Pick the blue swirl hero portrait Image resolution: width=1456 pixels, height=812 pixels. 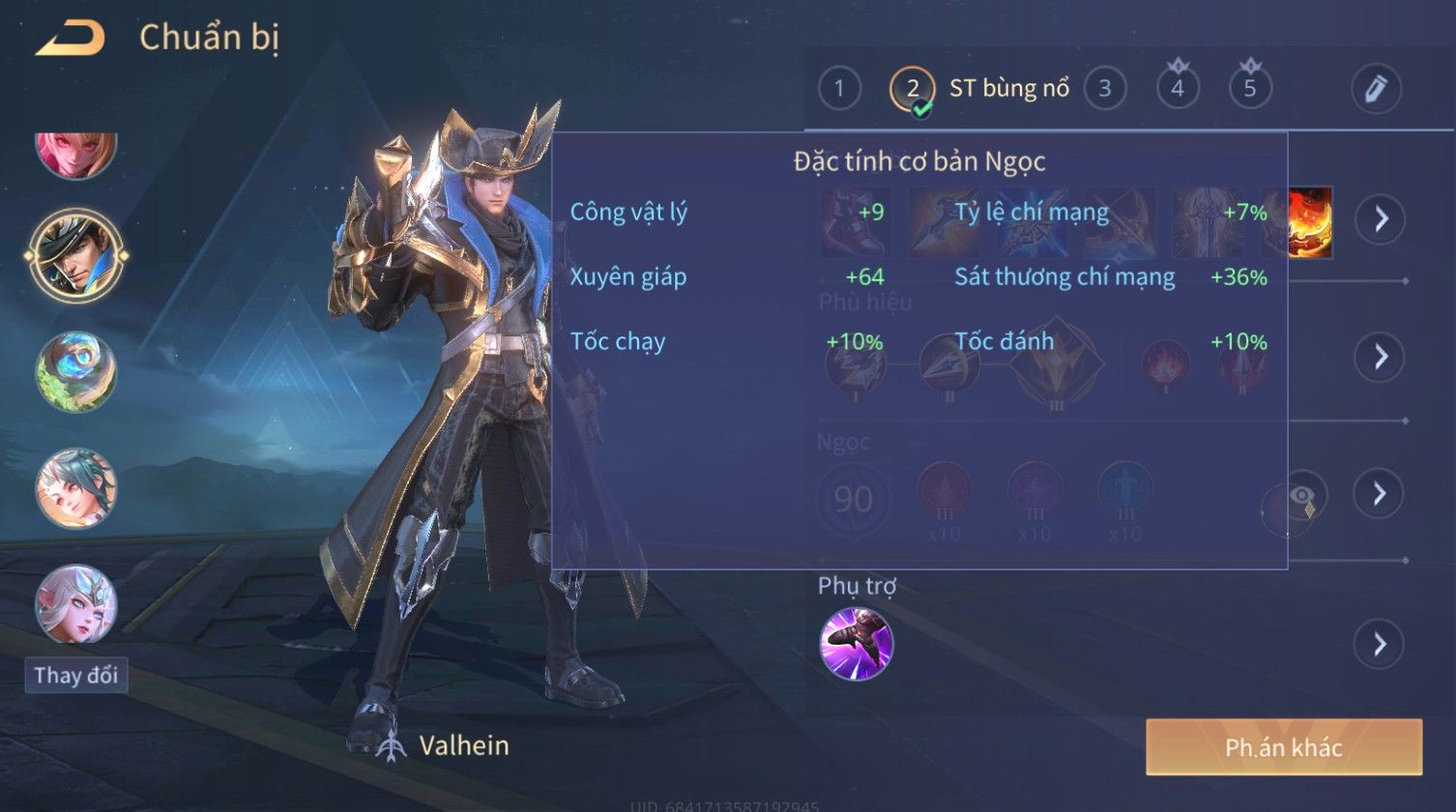[76, 372]
